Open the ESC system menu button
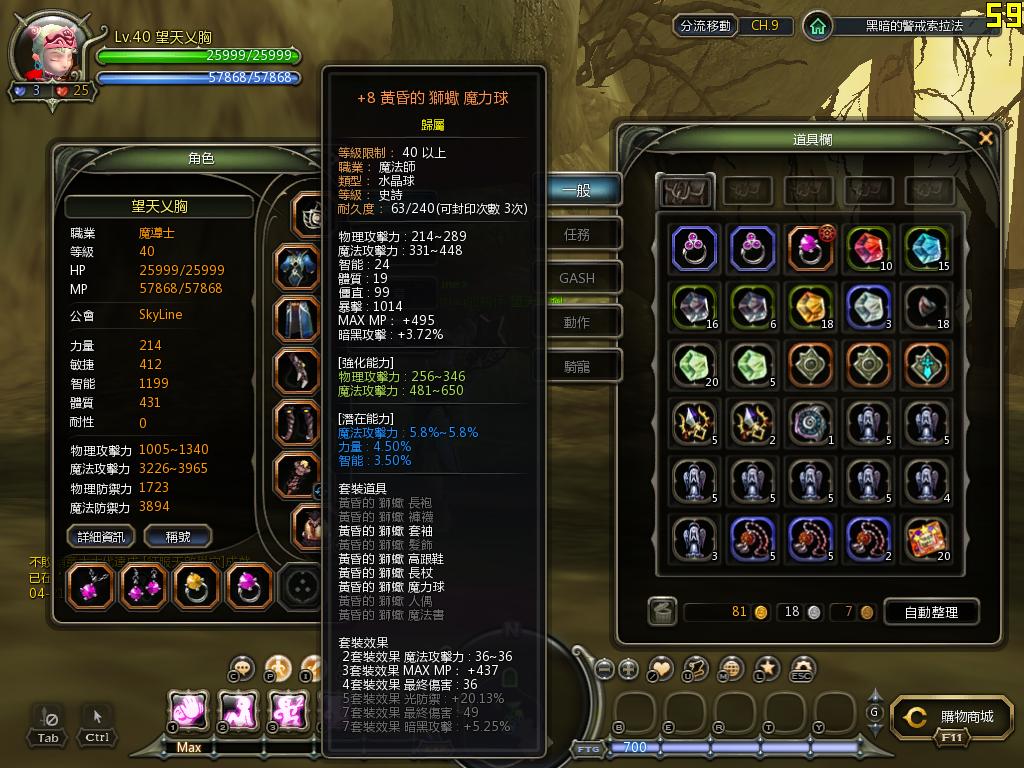The image size is (1024, 768). [802, 669]
